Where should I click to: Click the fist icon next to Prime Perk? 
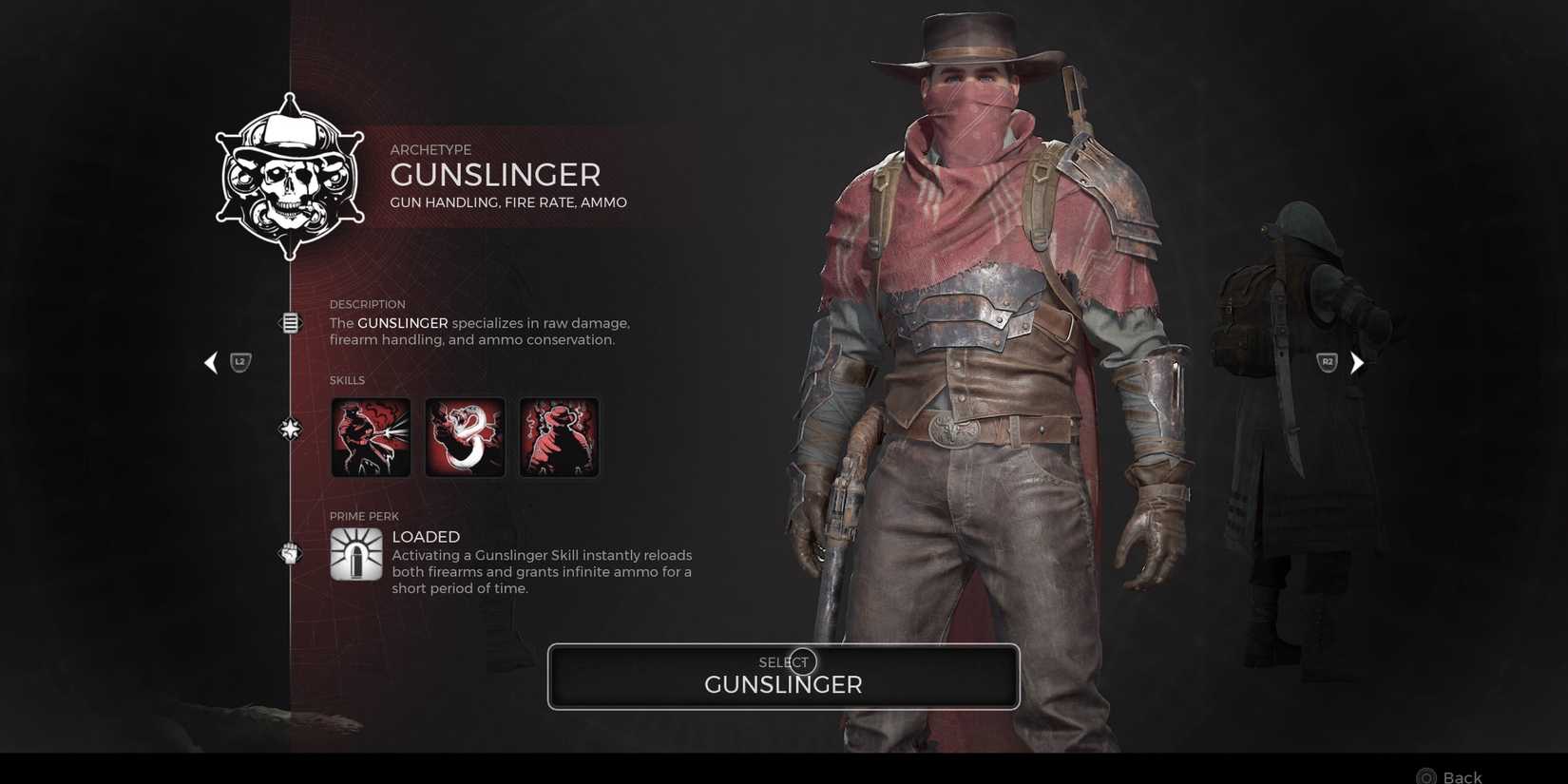[x=289, y=552]
